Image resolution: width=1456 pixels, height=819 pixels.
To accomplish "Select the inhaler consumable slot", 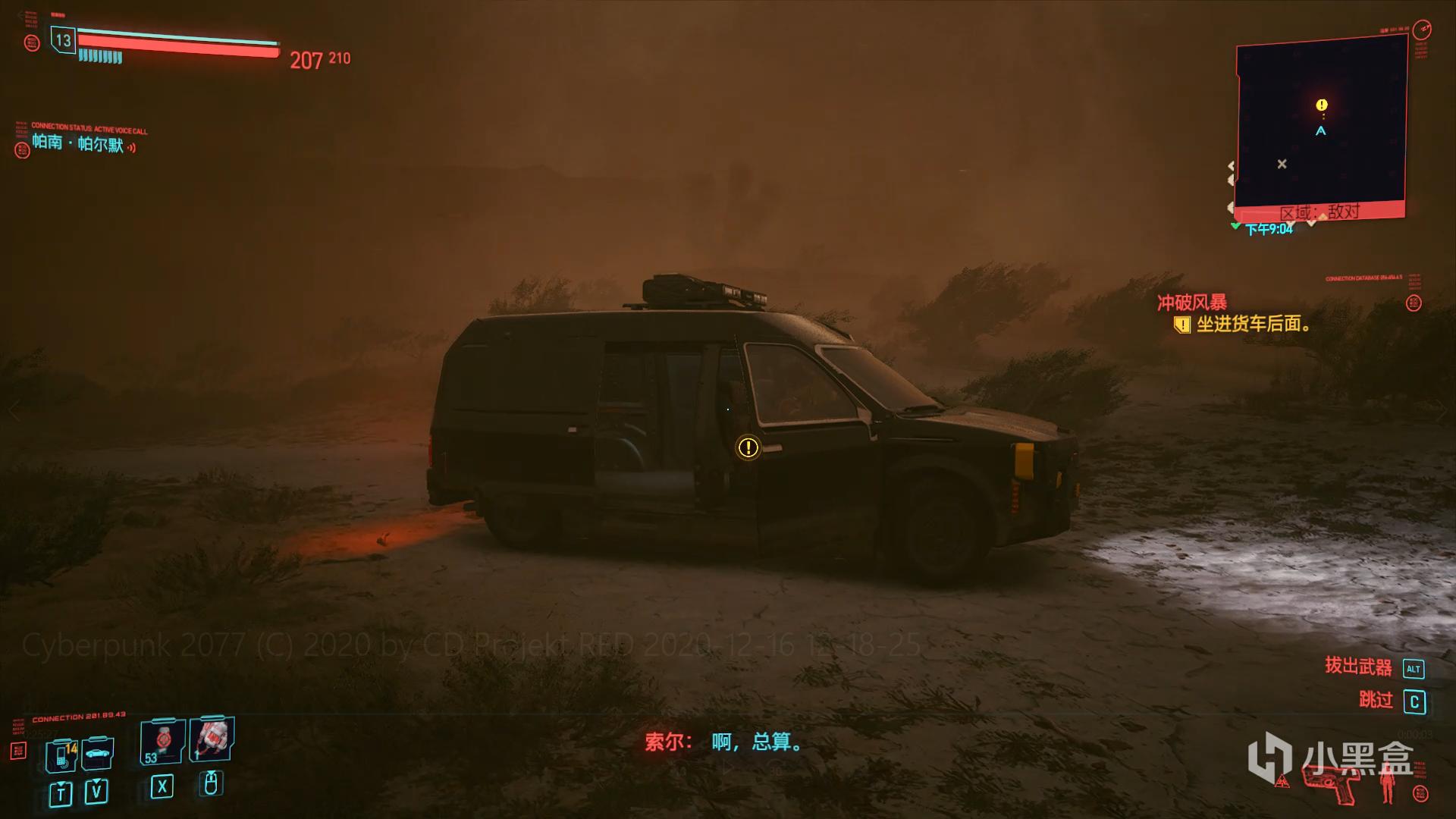I will point(212,738).
